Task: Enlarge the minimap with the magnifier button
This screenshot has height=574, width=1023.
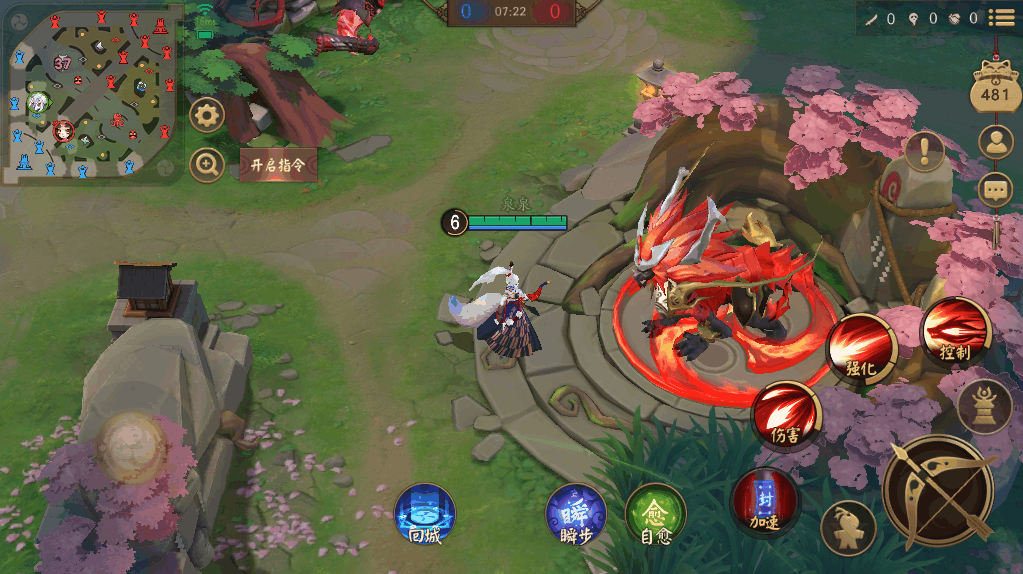Action: 207,165
